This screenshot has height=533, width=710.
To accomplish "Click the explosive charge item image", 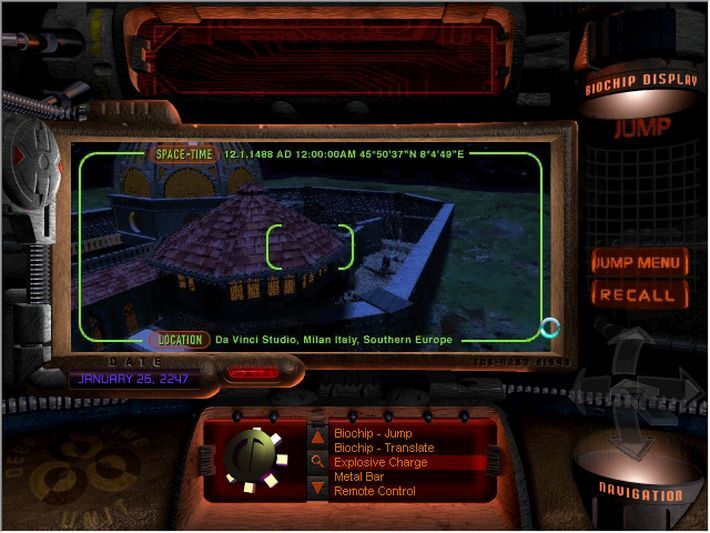I will (x=254, y=459).
